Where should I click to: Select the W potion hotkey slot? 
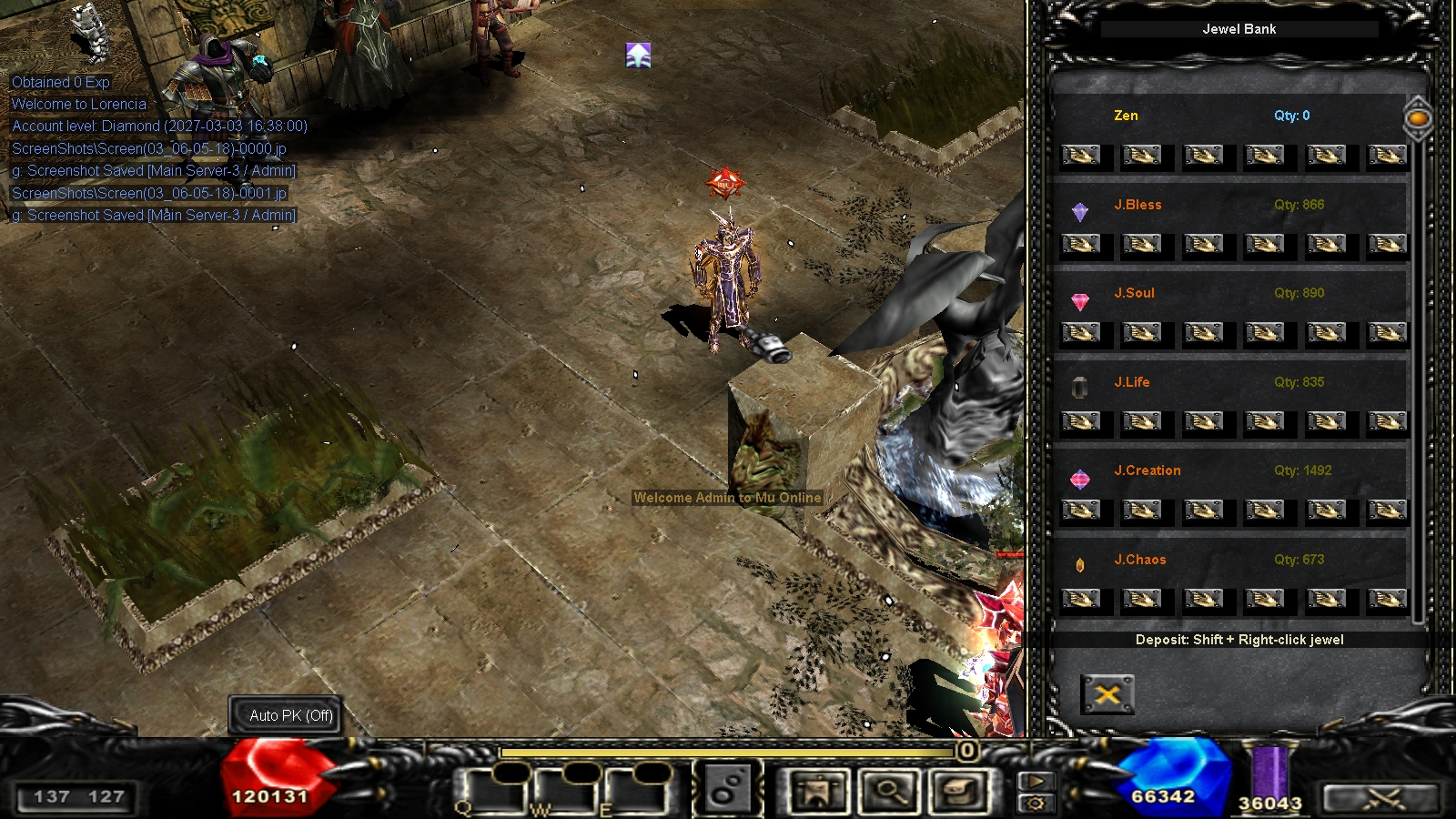coord(566,790)
